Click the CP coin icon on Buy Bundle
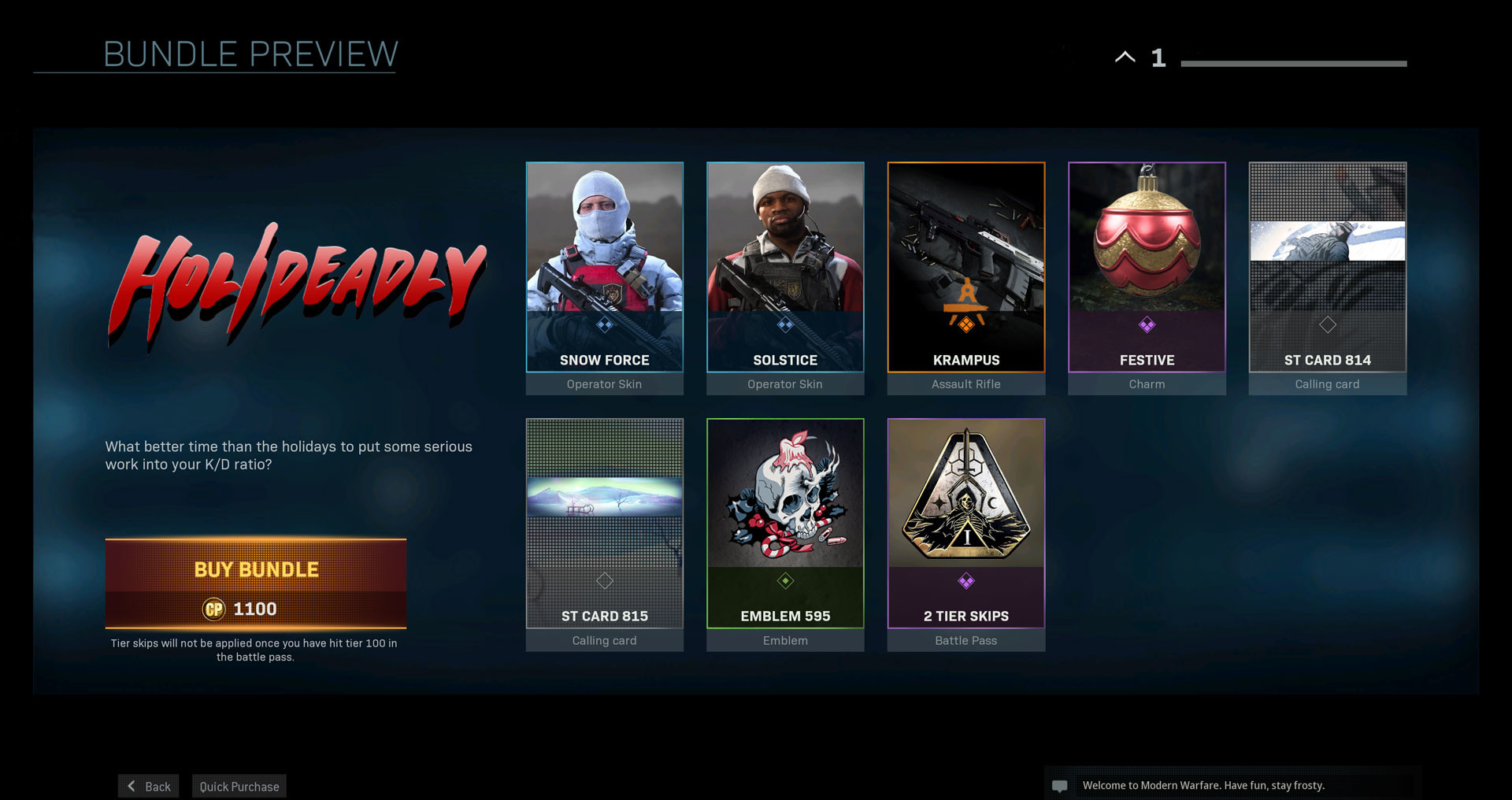This screenshot has height=800, width=1512. [x=216, y=609]
